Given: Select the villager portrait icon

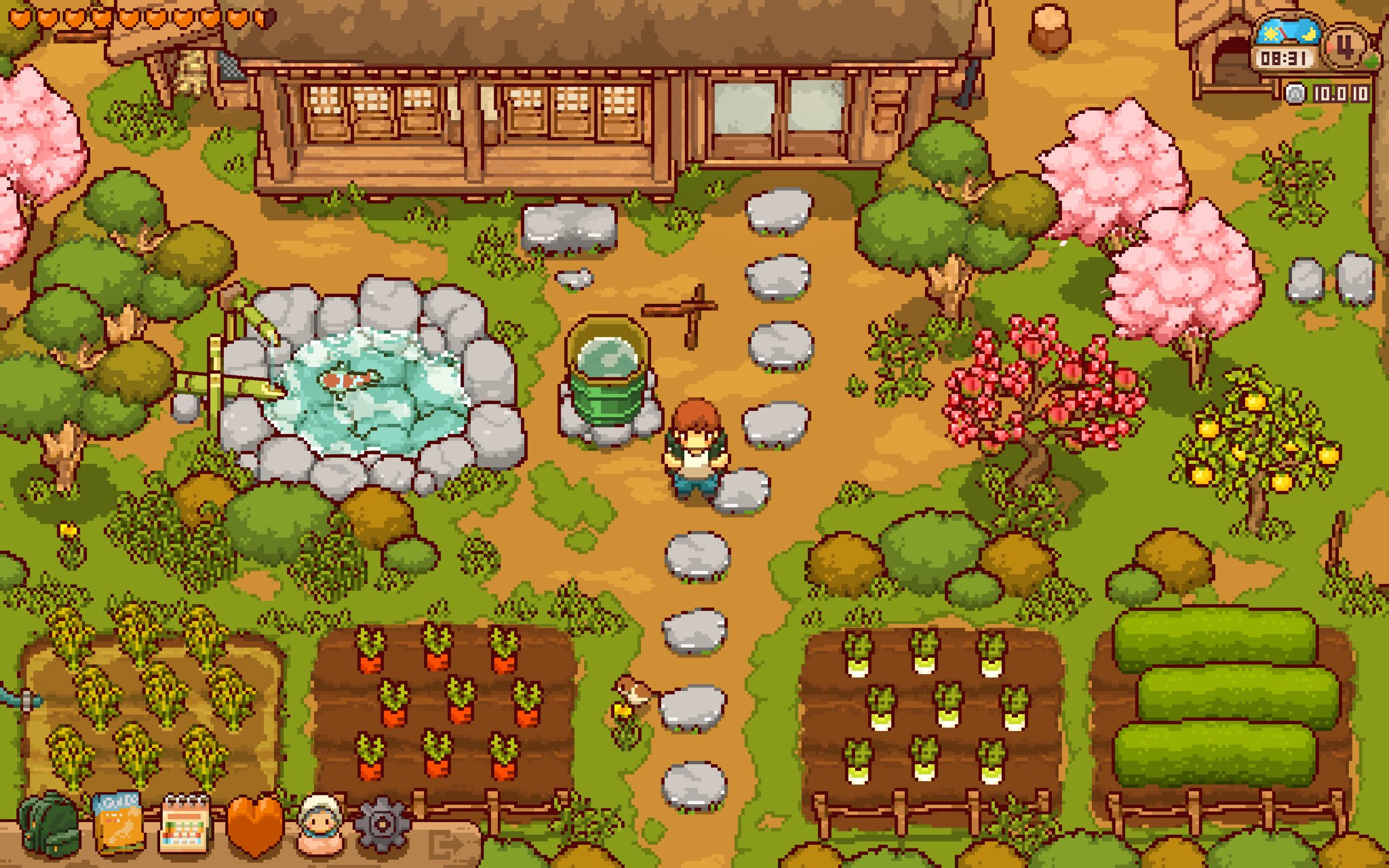Looking at the screenshot, I should point(320,825).
